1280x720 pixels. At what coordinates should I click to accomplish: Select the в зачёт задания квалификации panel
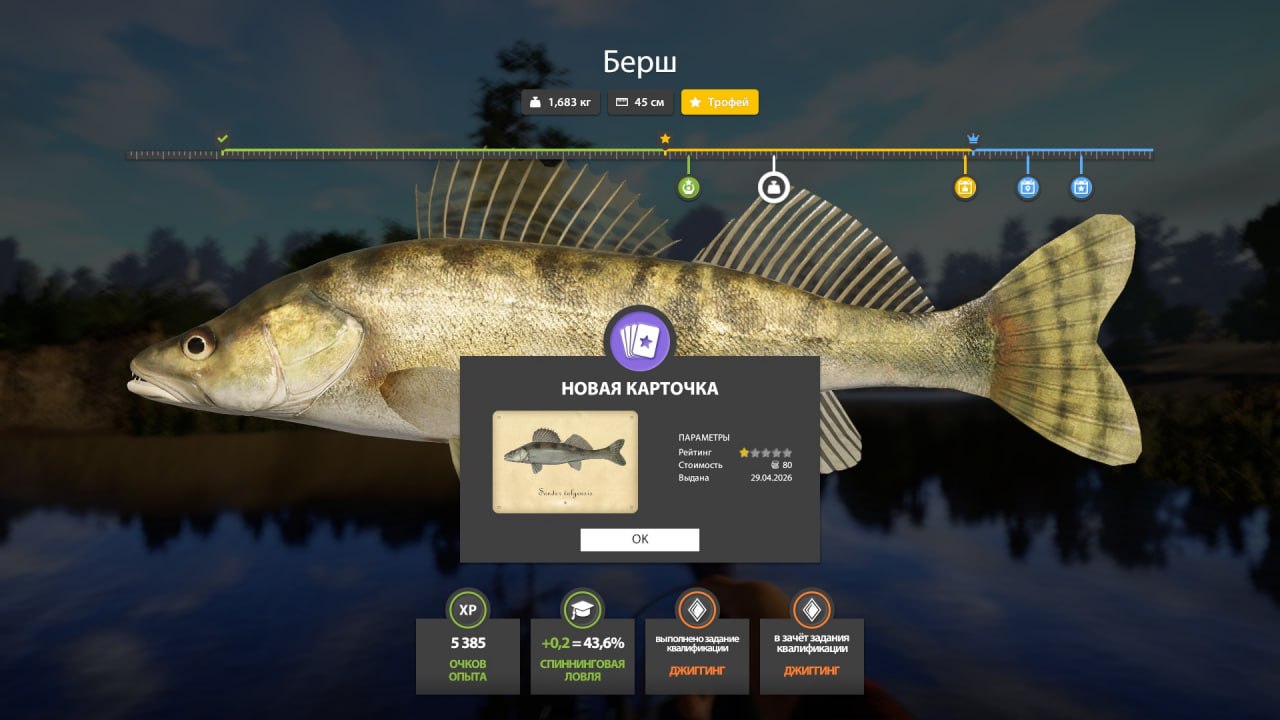(x=811, y=655)
